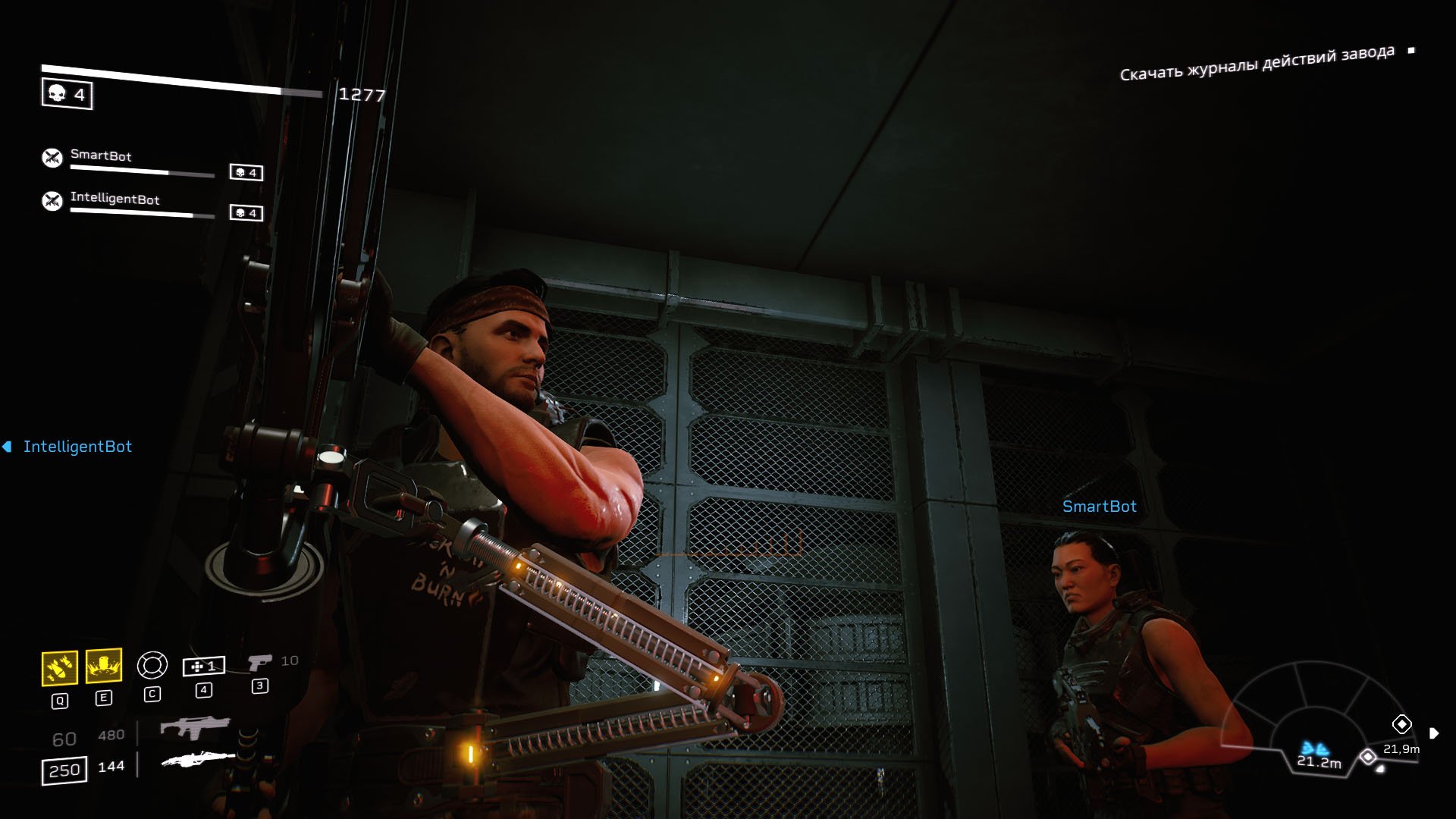This screenshot has height=819, width=1456.
Task: Switch to the pistol sidearm icon
Action: 259,663
